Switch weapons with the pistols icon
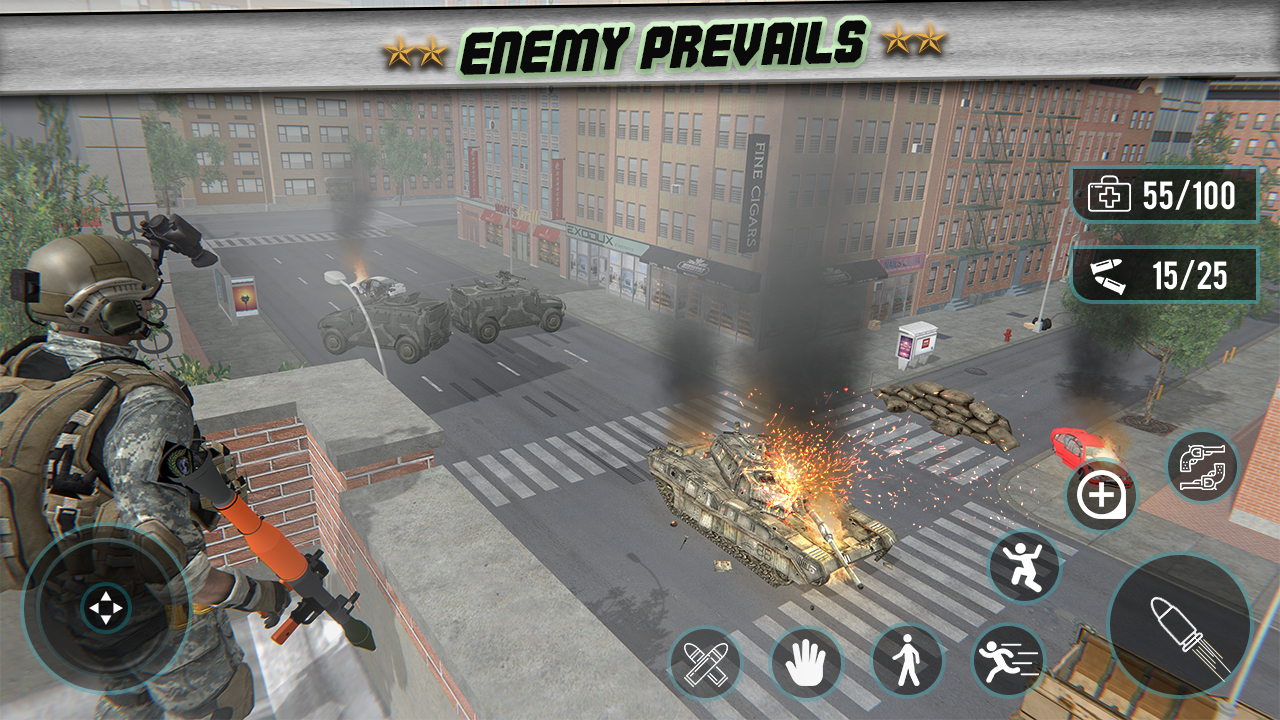 tap(1202, 466)
